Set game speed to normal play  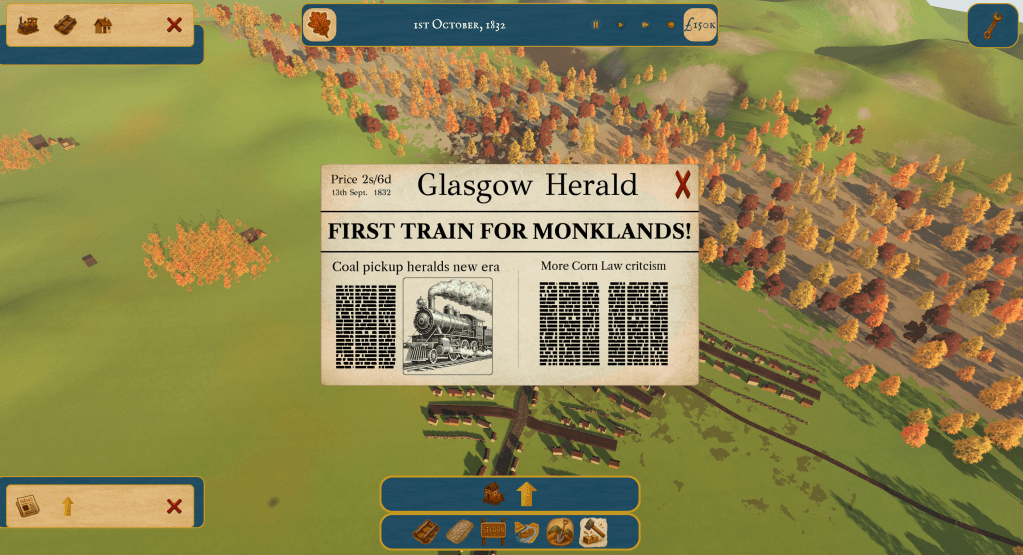[620, 25]
